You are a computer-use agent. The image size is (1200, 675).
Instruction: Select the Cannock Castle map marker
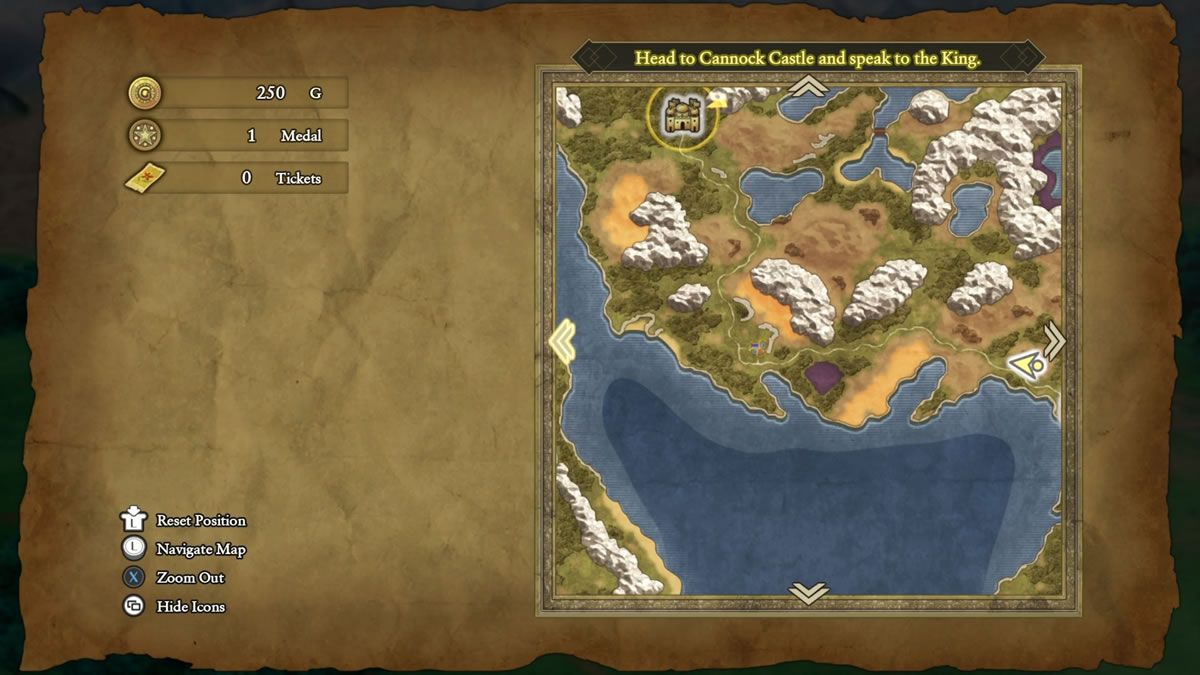[x=682, y=117]
